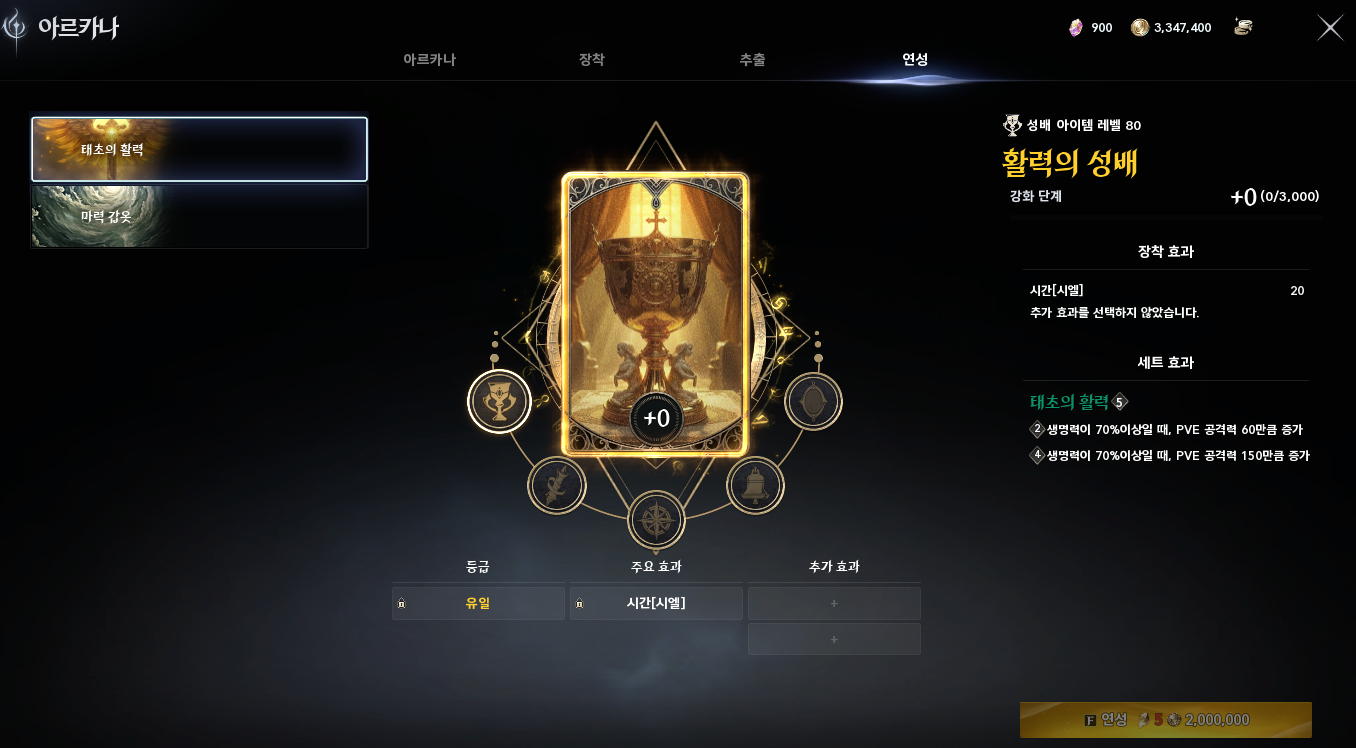
Task: Switch to the 장착 tab
Action: tap(590, 59)
